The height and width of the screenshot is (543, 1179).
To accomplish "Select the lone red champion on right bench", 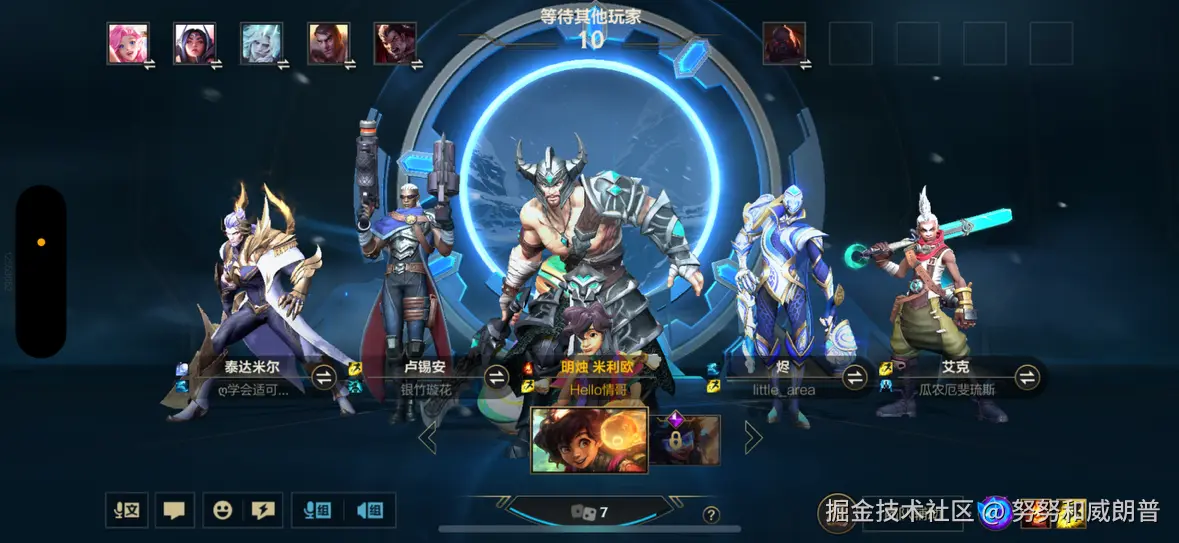I will 784,43.
